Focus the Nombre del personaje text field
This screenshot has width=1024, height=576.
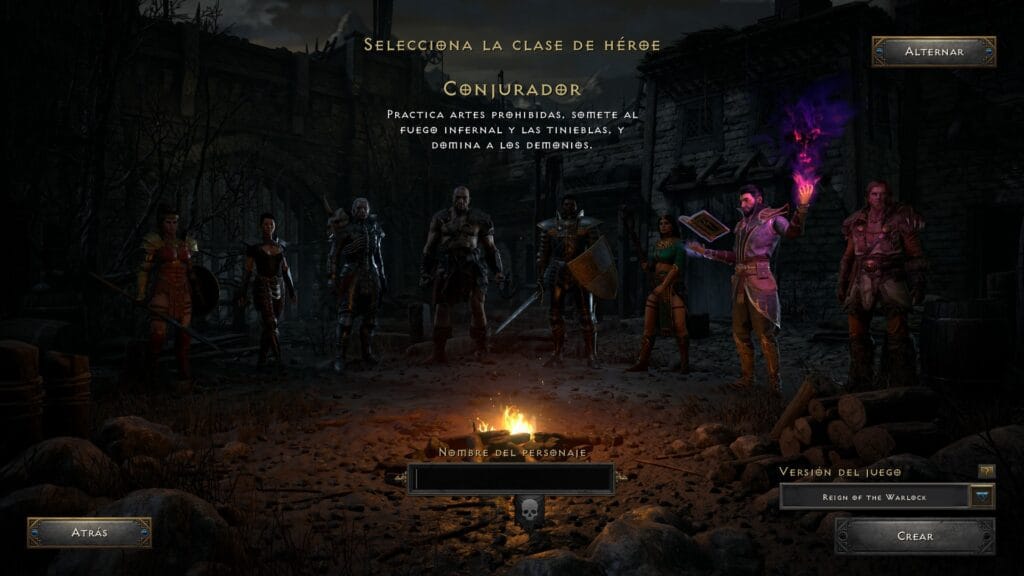pos(513,479)
